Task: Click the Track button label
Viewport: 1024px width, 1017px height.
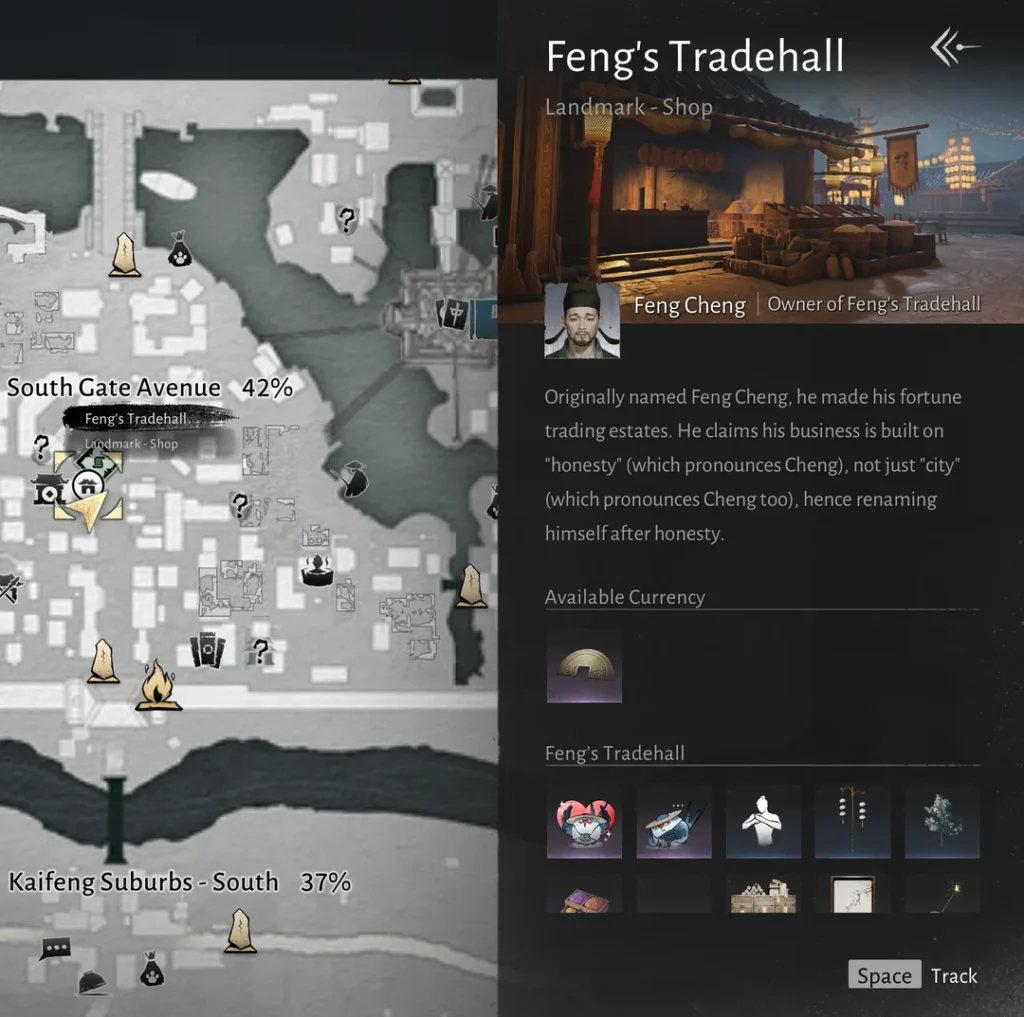Action: point(953,976)
